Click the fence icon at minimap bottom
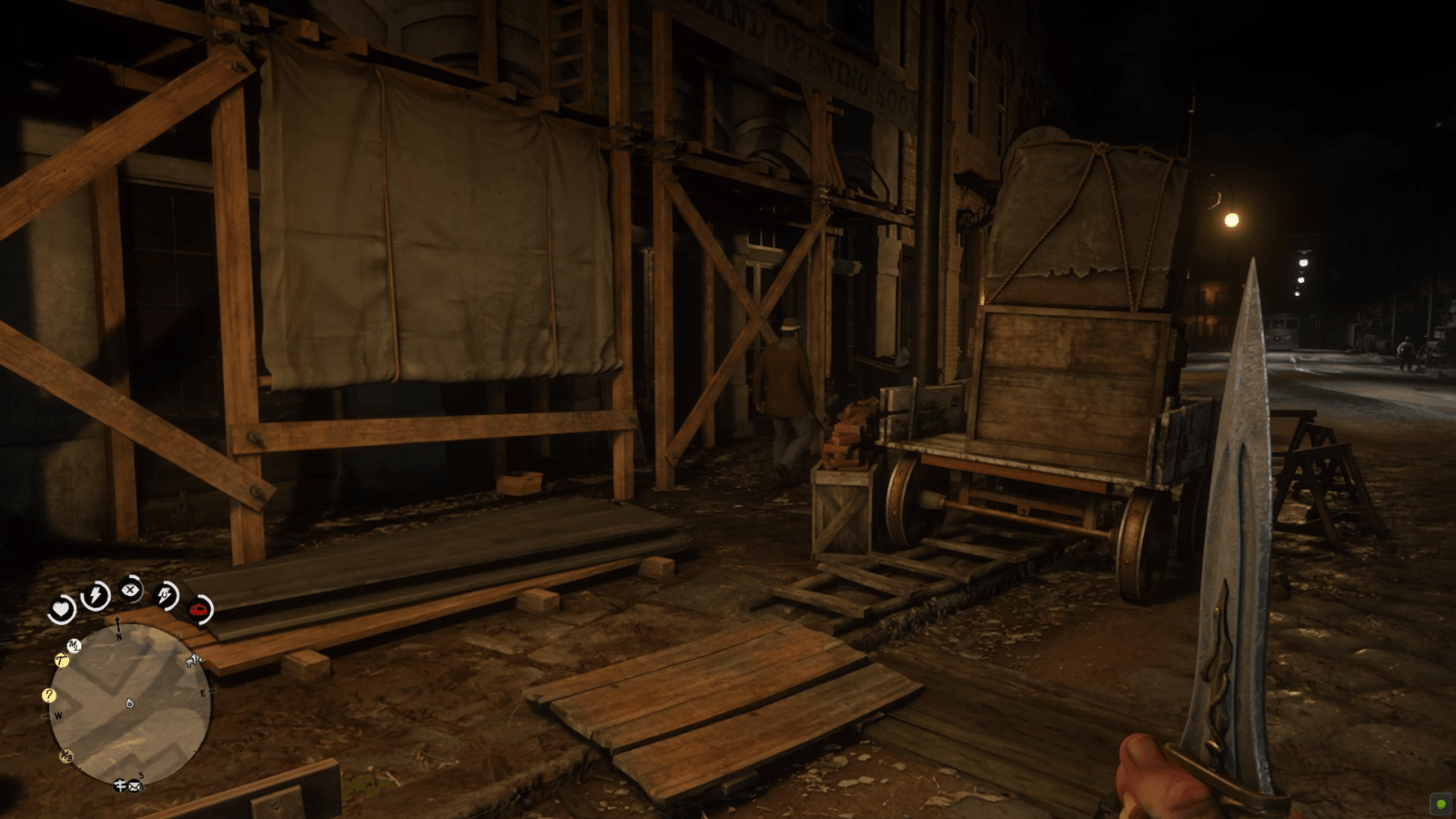 point(119,784)
